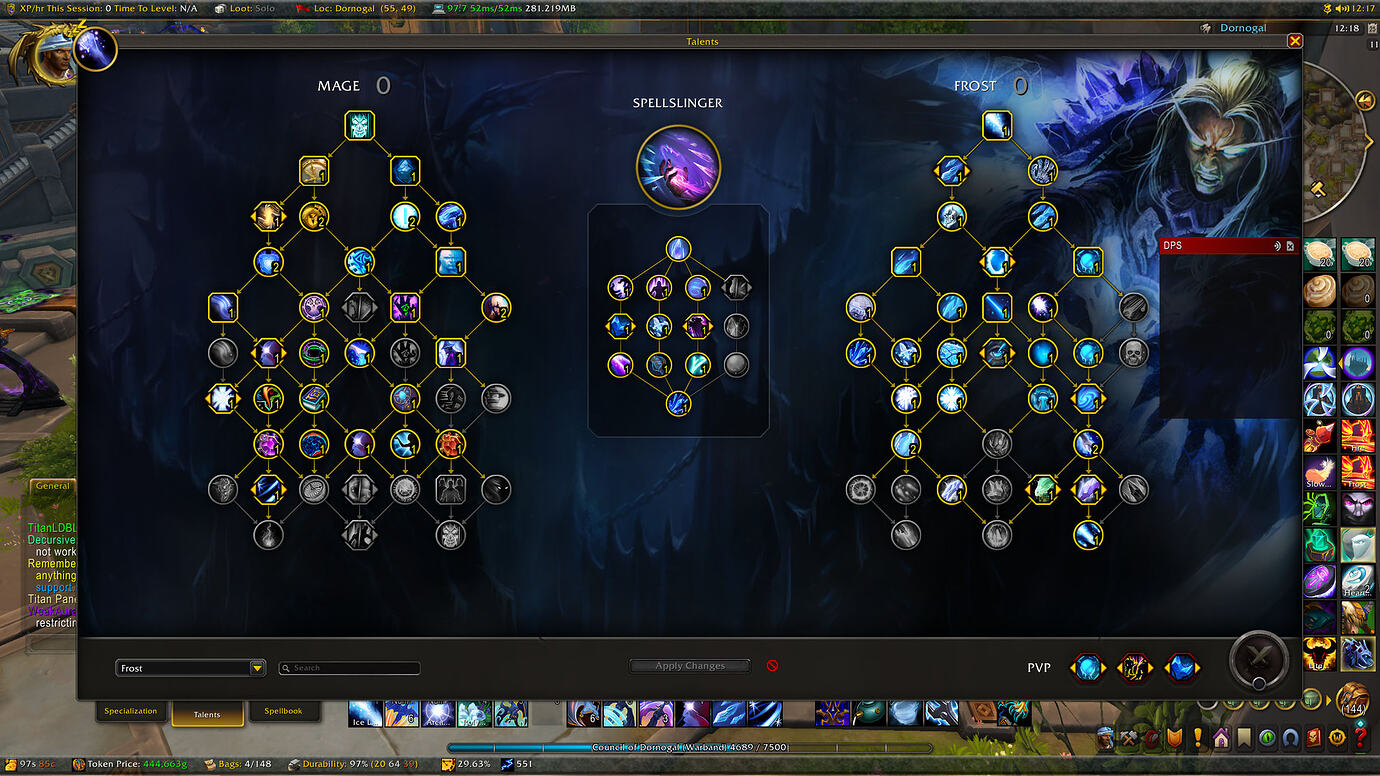Discard changes with the red cancel icon
The image size is (1380, 776).
pyautogui.click(x=772, y=664)
